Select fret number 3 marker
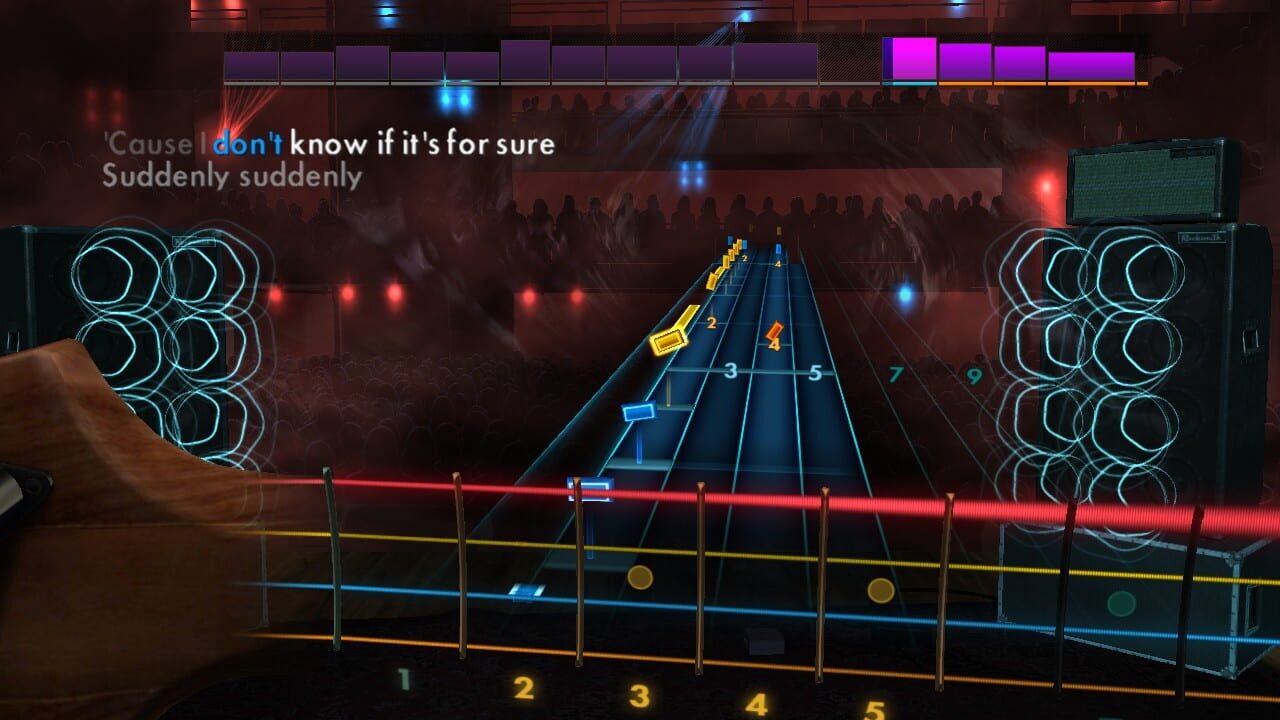This screenshot has height=720, width=1280. (x=733, y=370)
